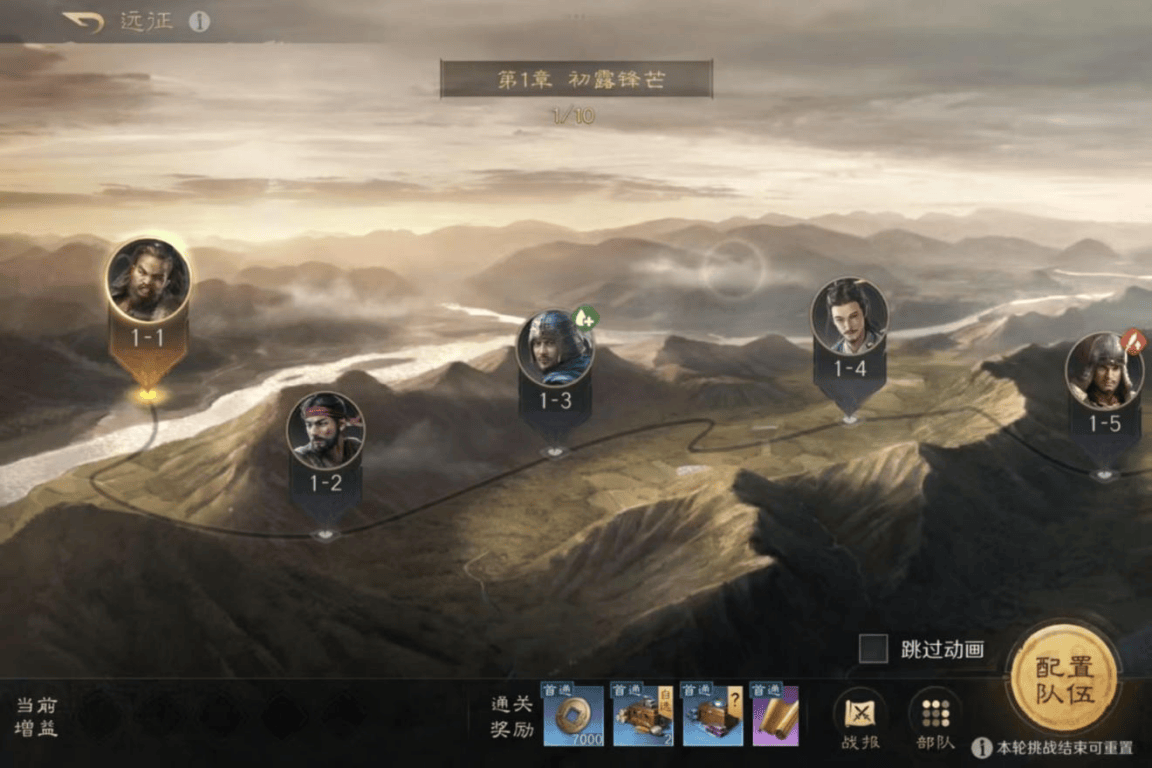1152x768 pixels.
Task: View the mystery question-mark chest reward
Action: pos(712,716)
